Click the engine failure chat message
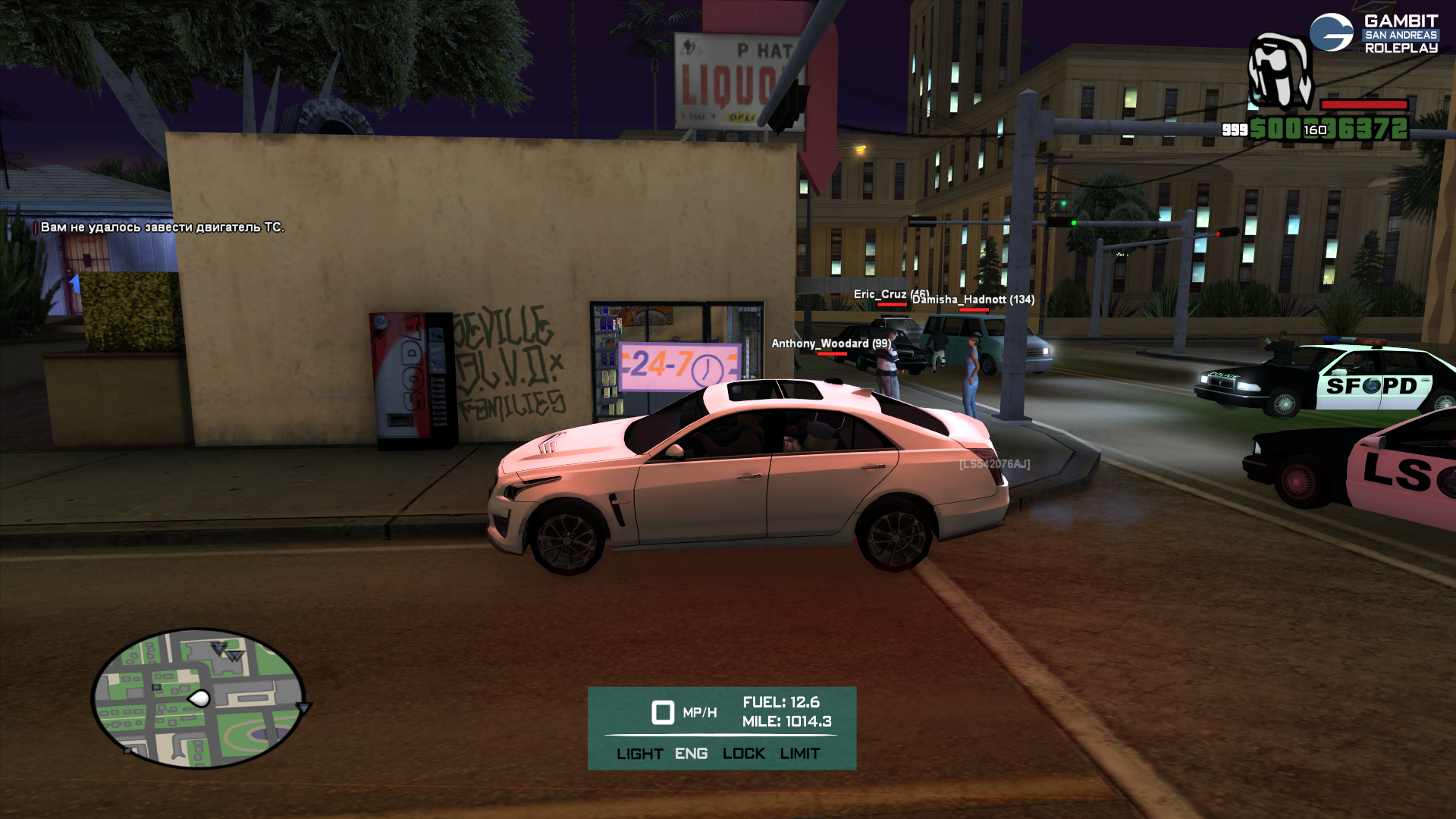Image resolution: width=1456 pixels, height=819 pixels. tap(162, 227)
